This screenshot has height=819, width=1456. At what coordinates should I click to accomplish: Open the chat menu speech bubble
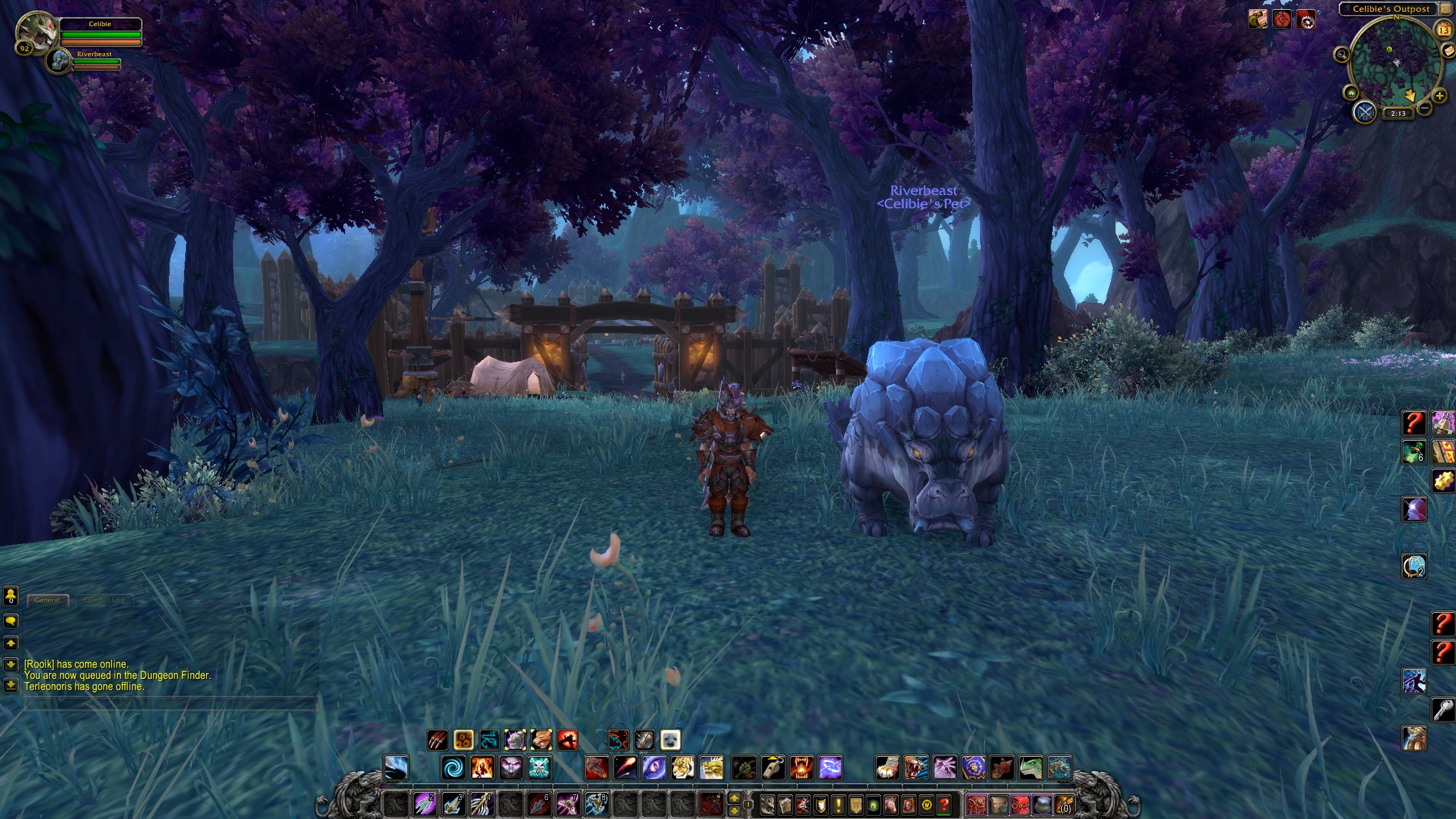10,621
